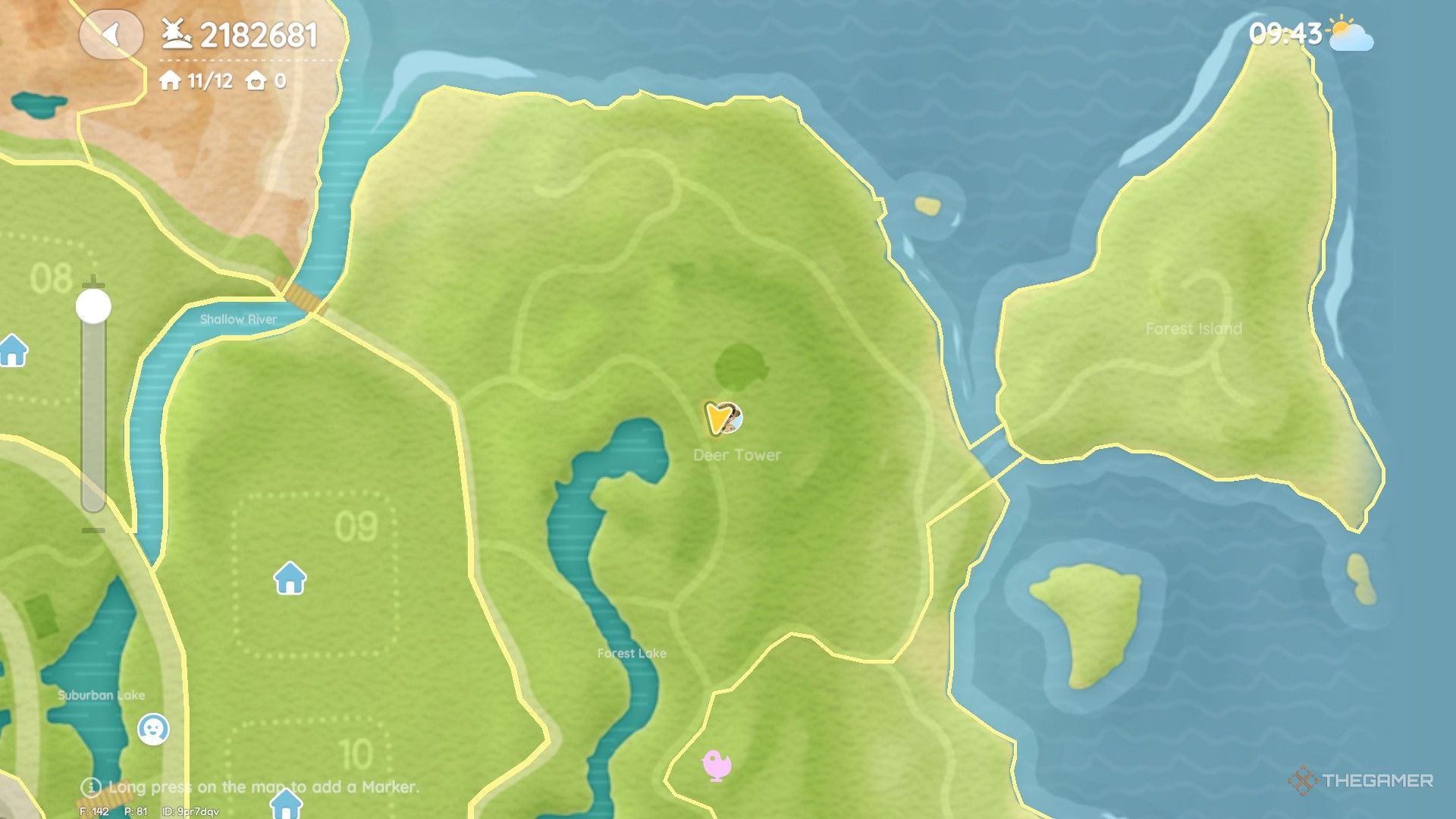Select the blue house marker beside plot 08

14,350
